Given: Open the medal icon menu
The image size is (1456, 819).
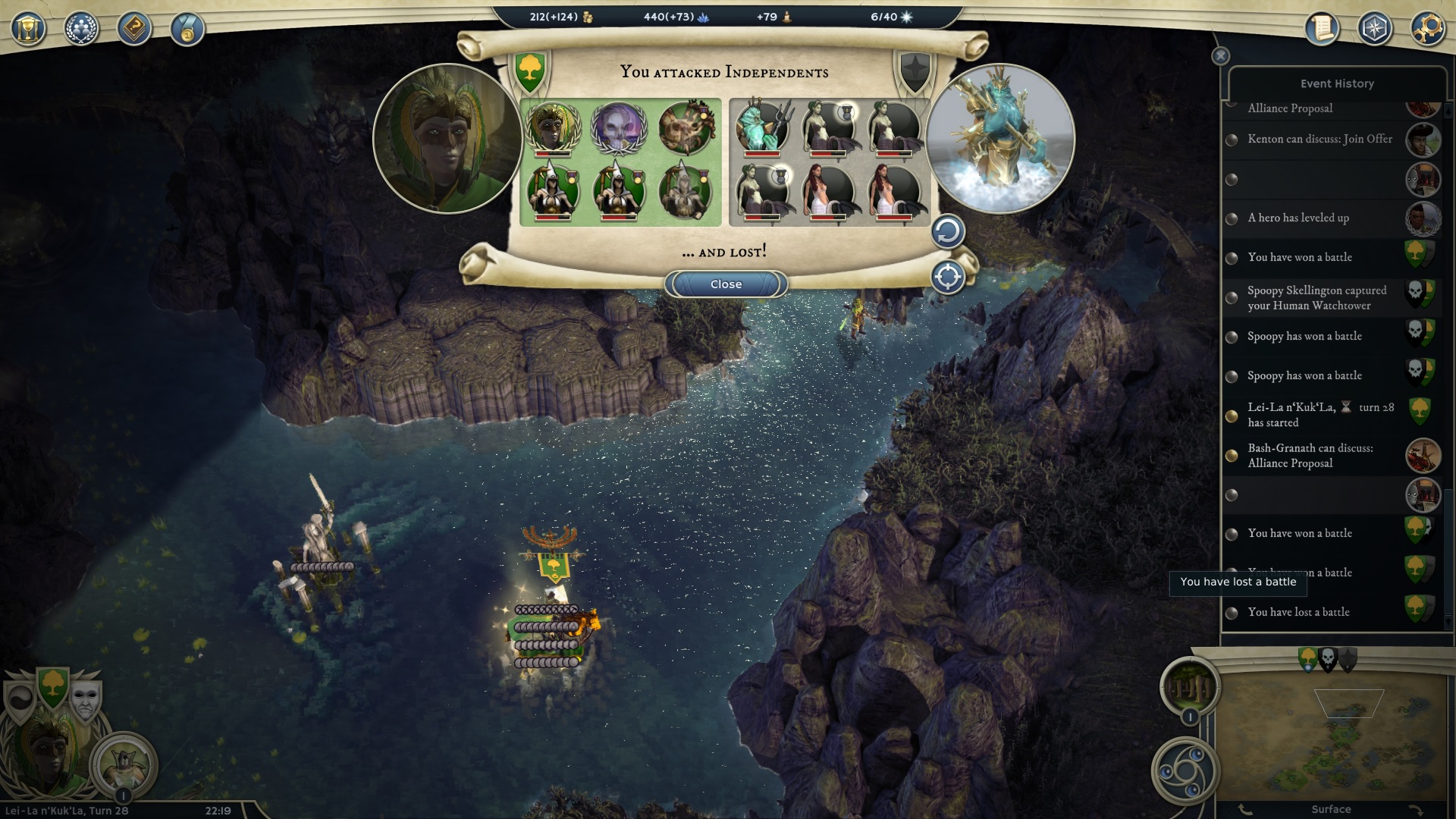Looking at the screenshot, I should tap(187, 30).
